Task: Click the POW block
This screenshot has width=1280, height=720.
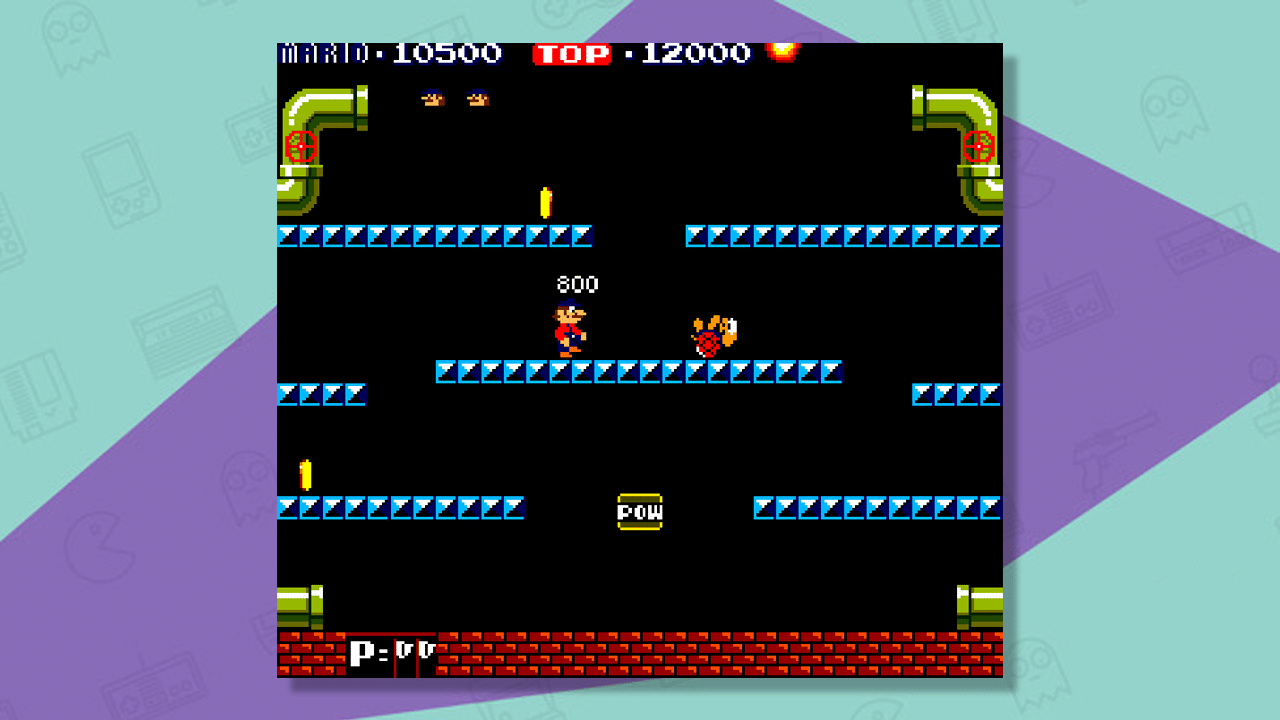Action: click(641, 509)
